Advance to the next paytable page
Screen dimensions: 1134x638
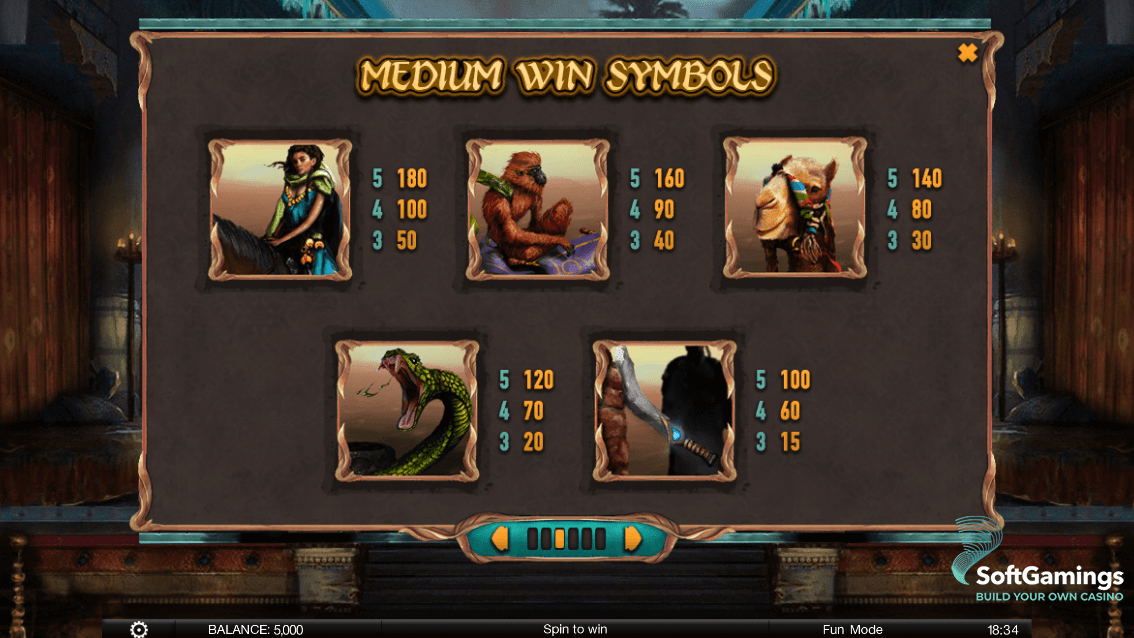click(633, 539)
